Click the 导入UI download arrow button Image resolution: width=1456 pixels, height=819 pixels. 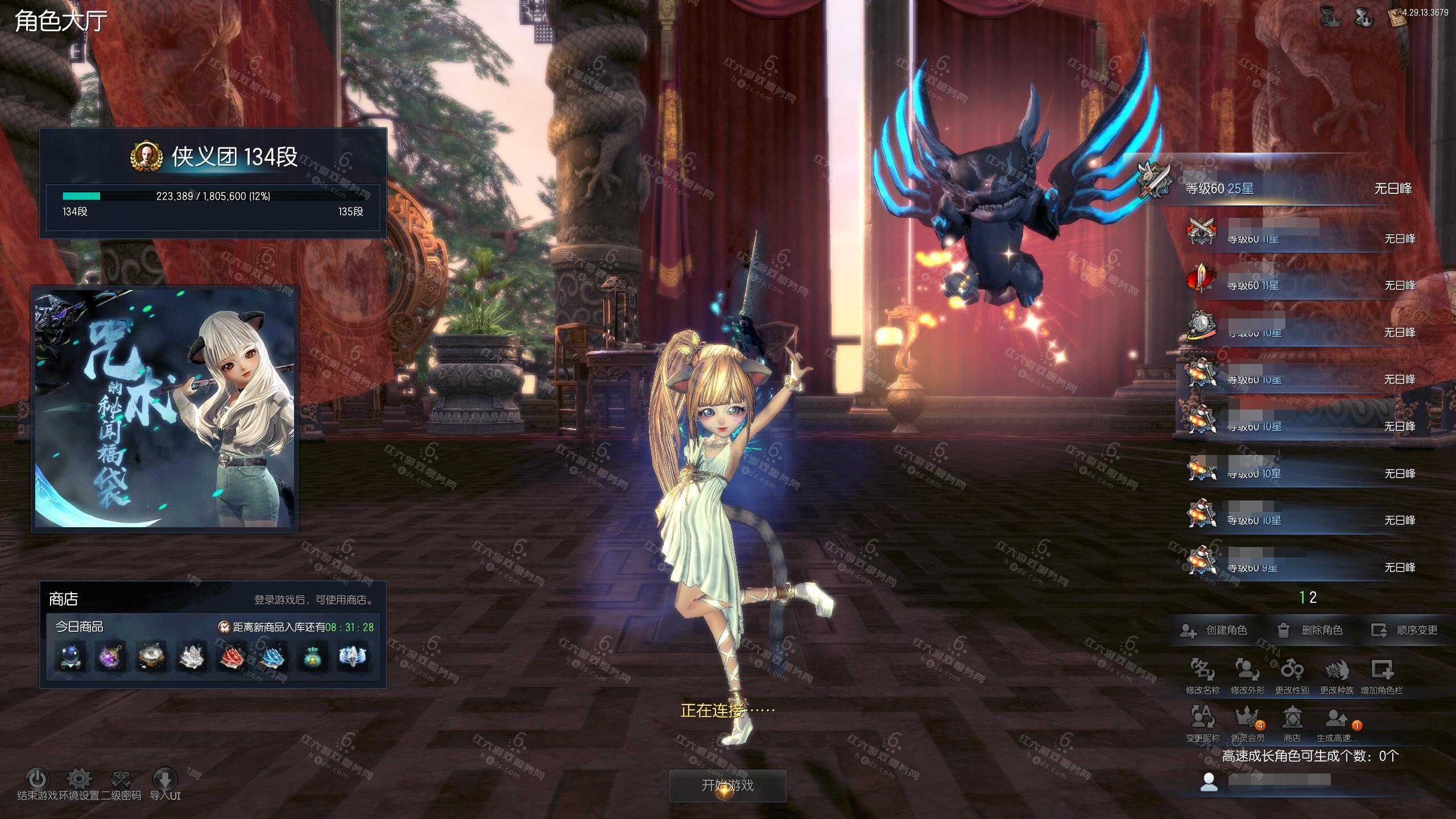pyautogui.click(x=165, y=780)
